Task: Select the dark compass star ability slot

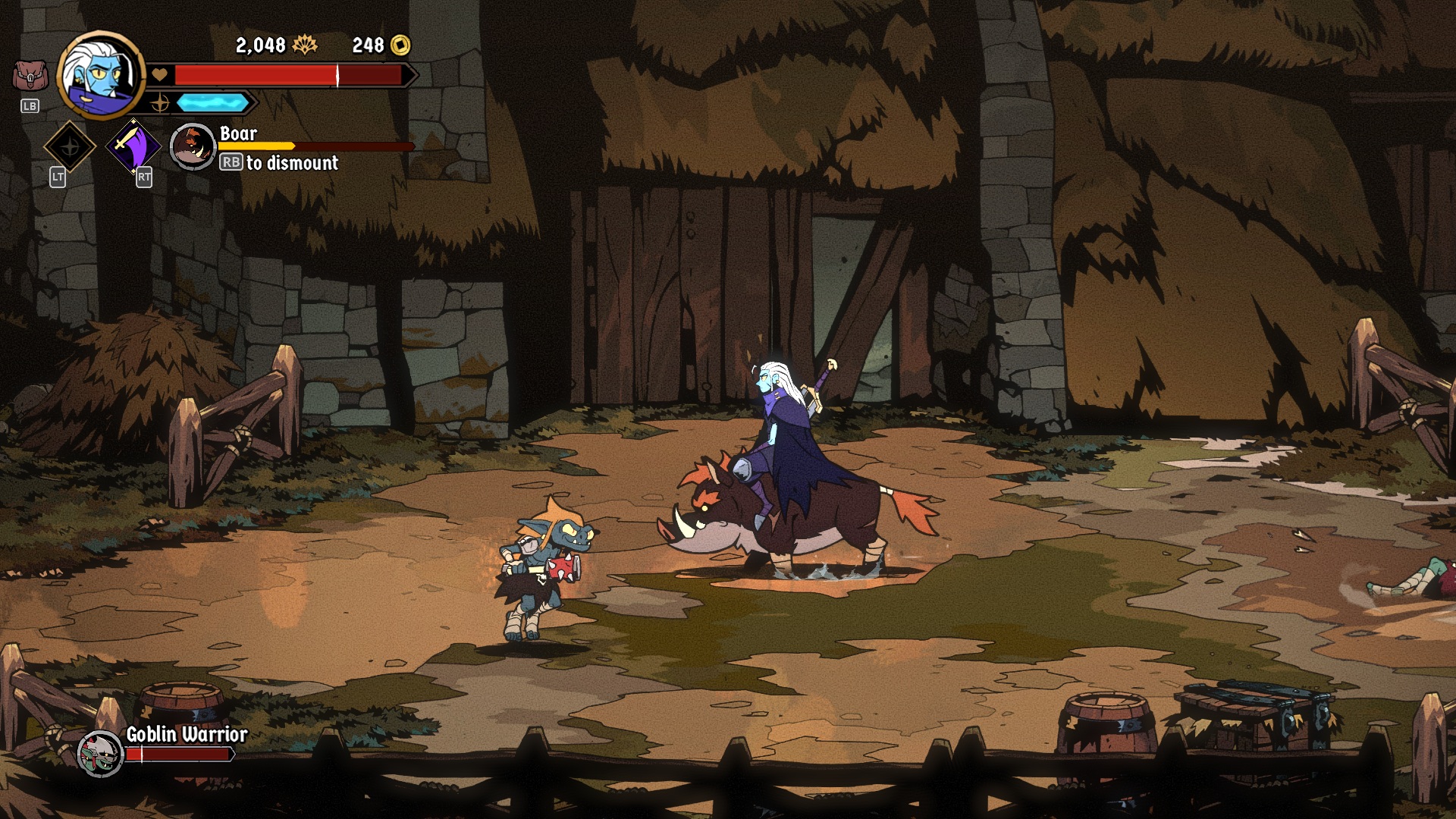Action: point(70,146)
